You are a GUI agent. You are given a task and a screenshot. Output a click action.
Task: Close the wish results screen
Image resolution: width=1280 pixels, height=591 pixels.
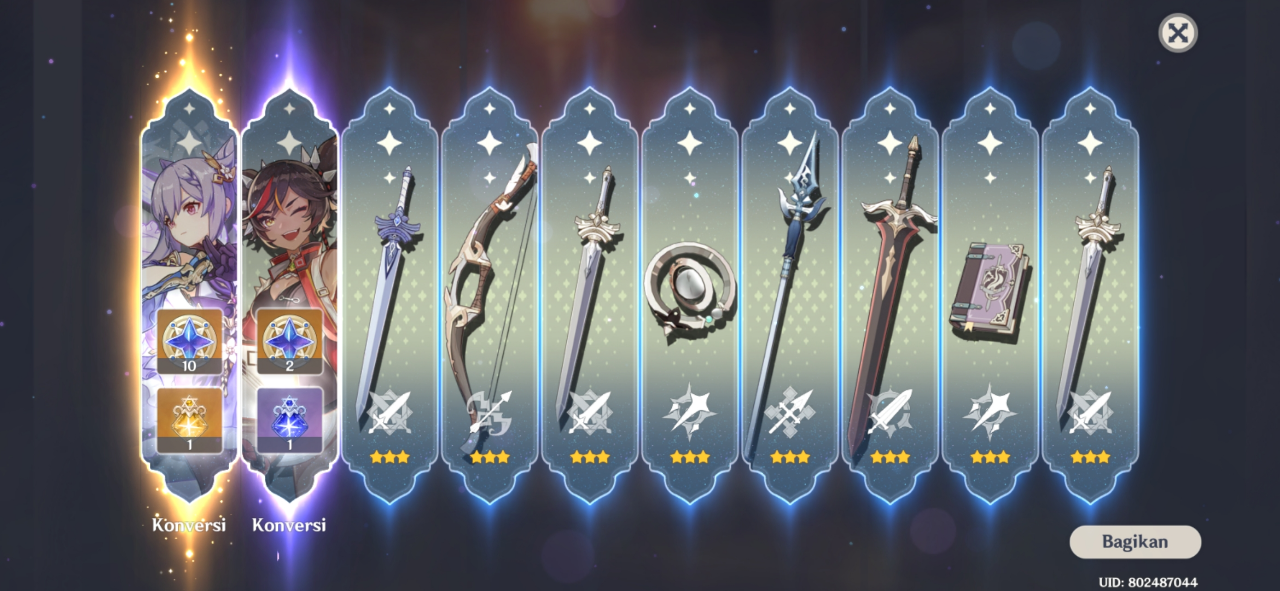(1178, 33)
